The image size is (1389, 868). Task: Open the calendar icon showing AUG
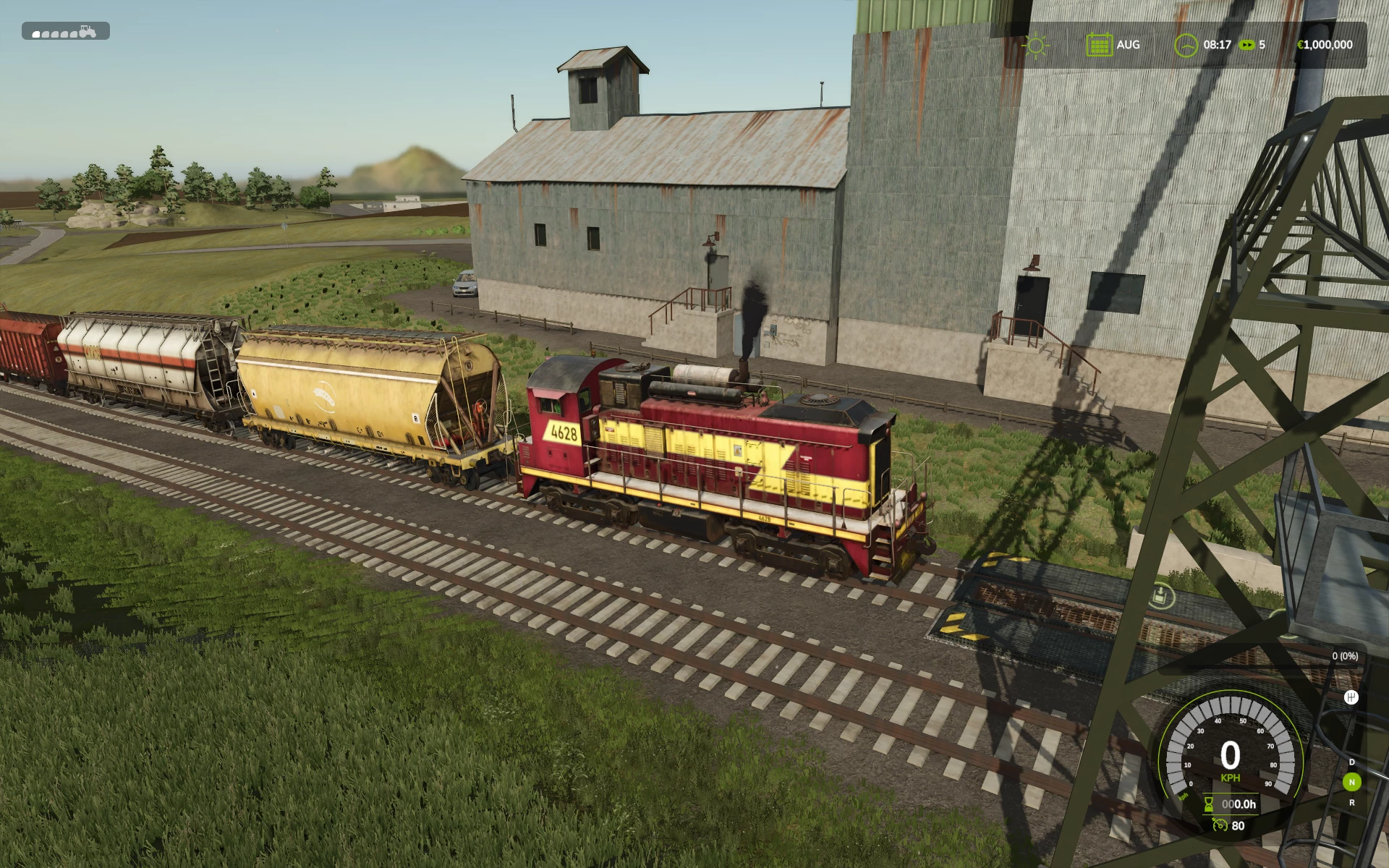pos(1098,45)
